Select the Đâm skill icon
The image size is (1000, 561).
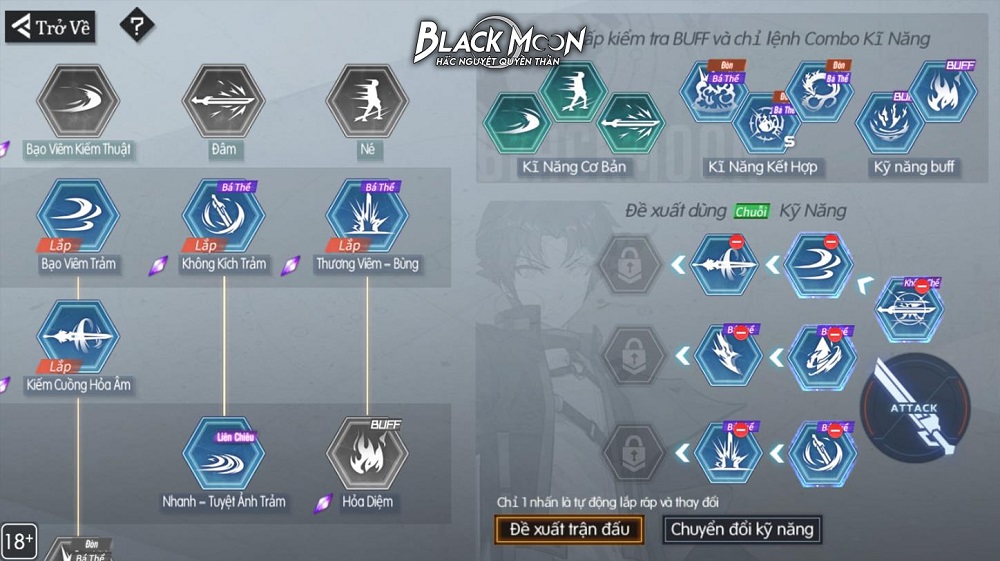coord(223,100)
